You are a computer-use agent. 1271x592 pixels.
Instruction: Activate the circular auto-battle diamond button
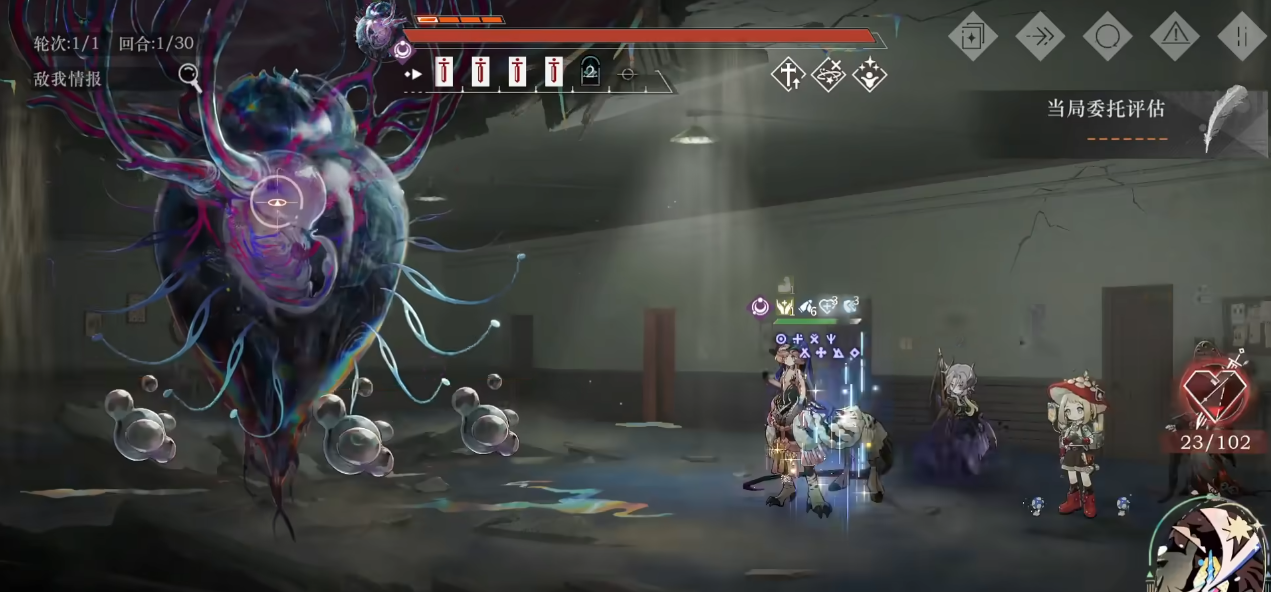1107,37
